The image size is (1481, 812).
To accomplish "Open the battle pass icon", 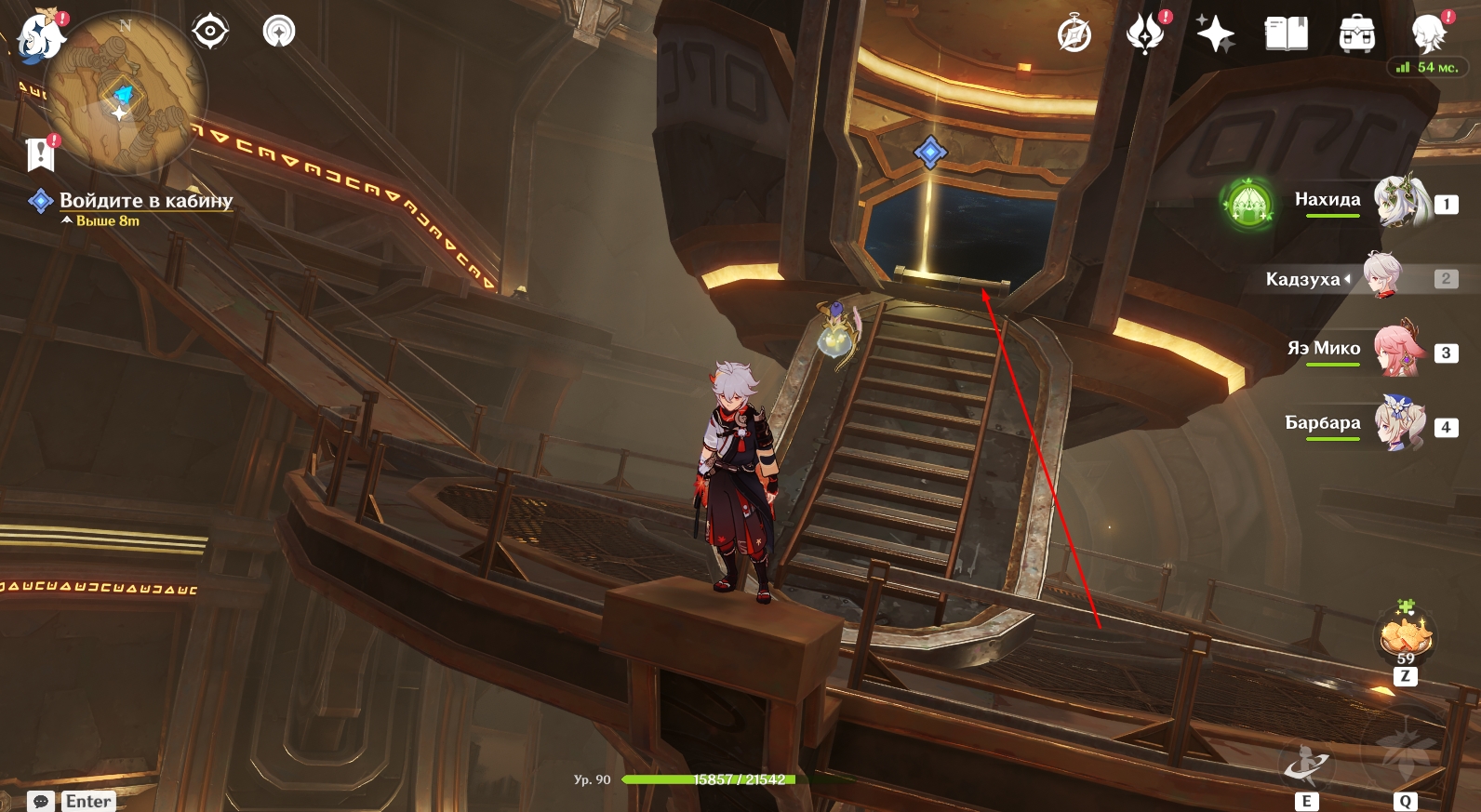I will pos(1146,35).
